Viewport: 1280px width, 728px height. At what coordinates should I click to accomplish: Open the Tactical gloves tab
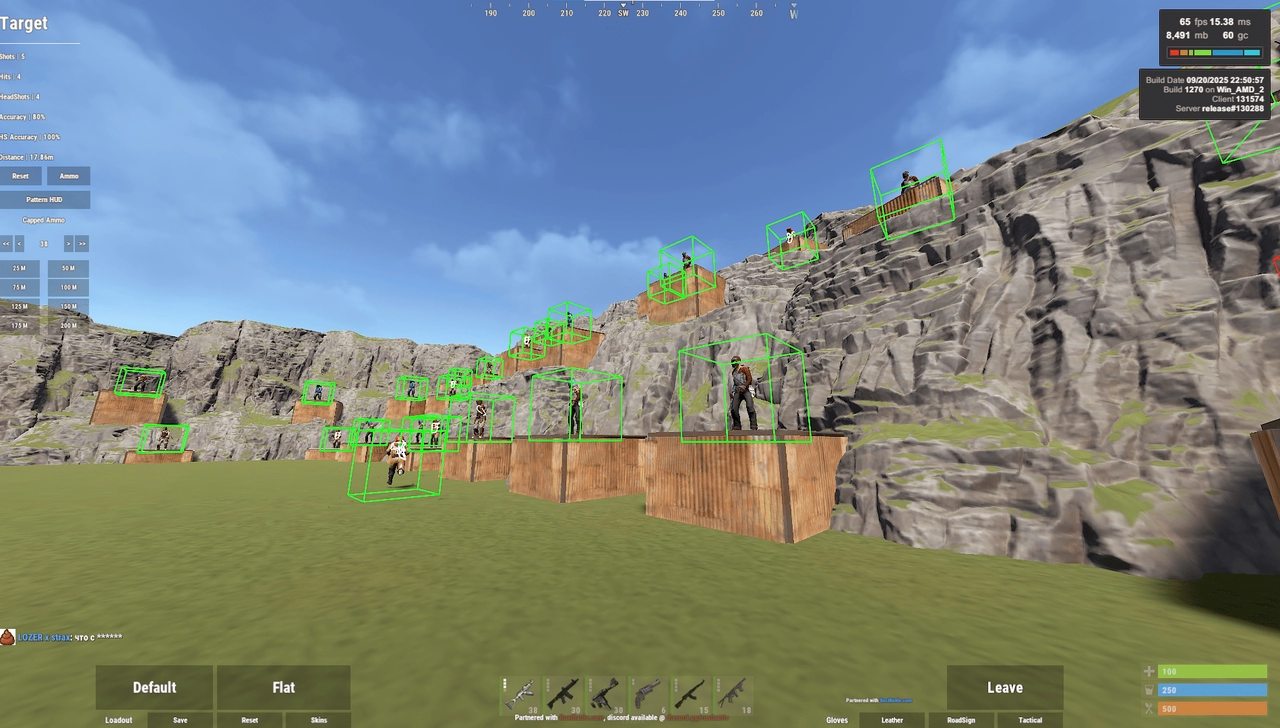[x=1030, y=719]
